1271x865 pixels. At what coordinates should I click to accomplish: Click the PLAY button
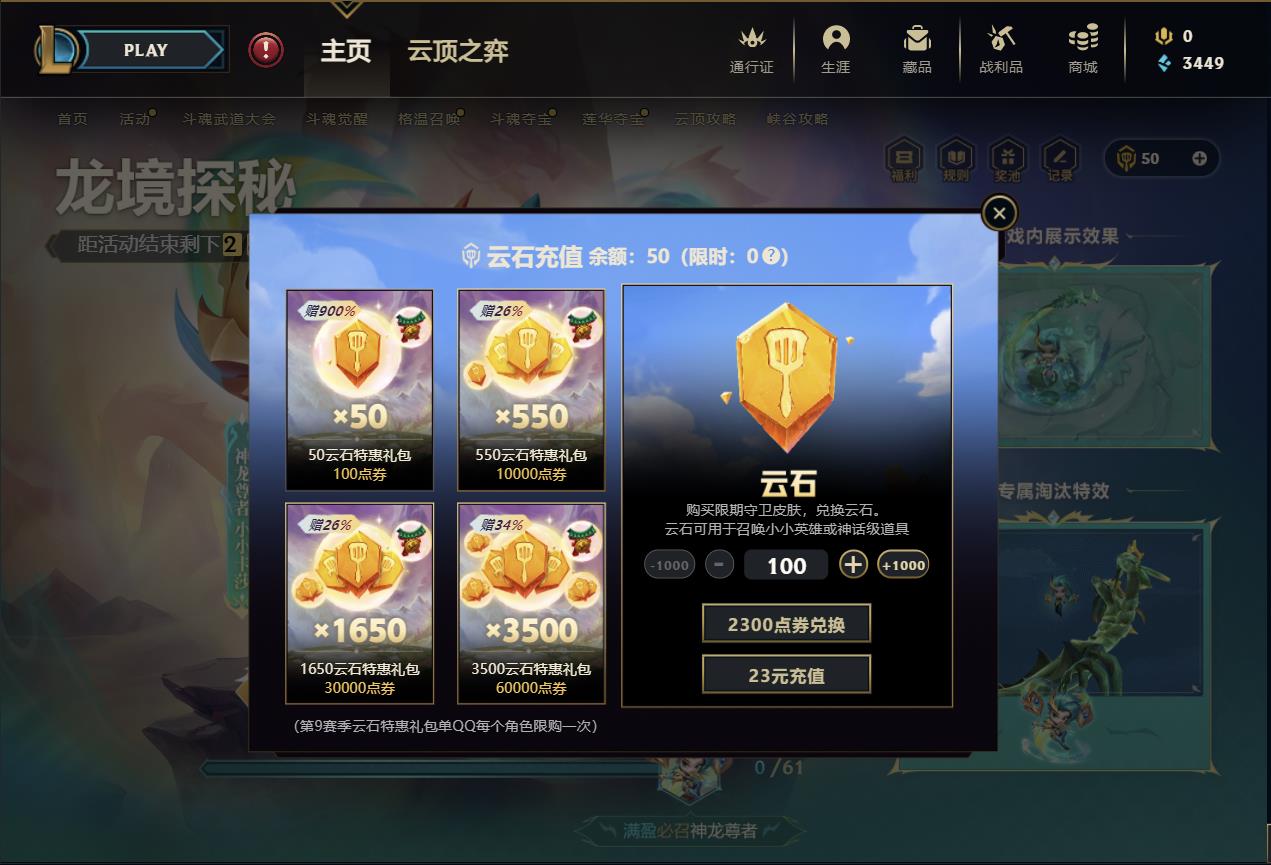point(146,50)
